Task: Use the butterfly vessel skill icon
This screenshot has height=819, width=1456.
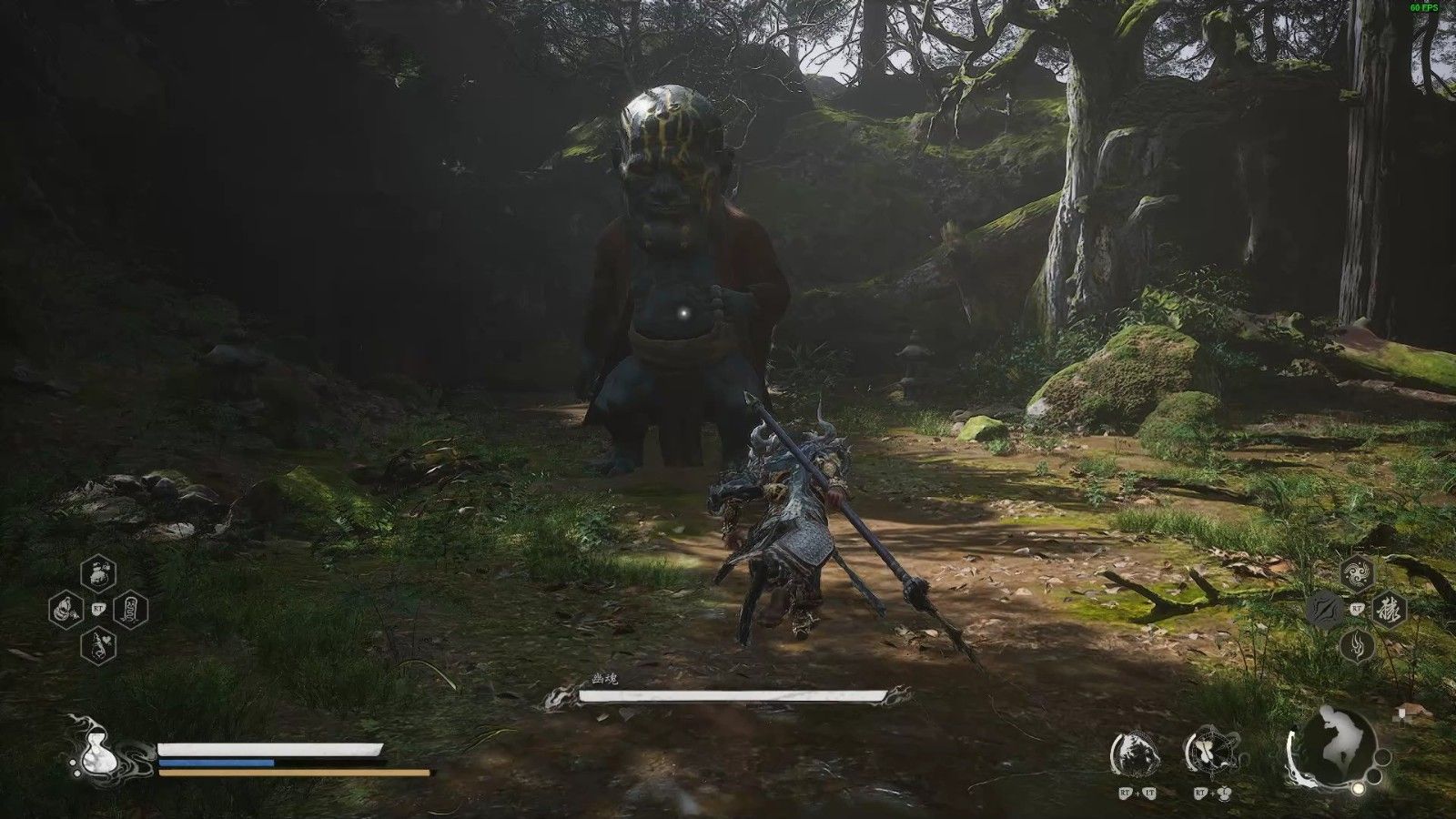Action: click(1208, 753)
